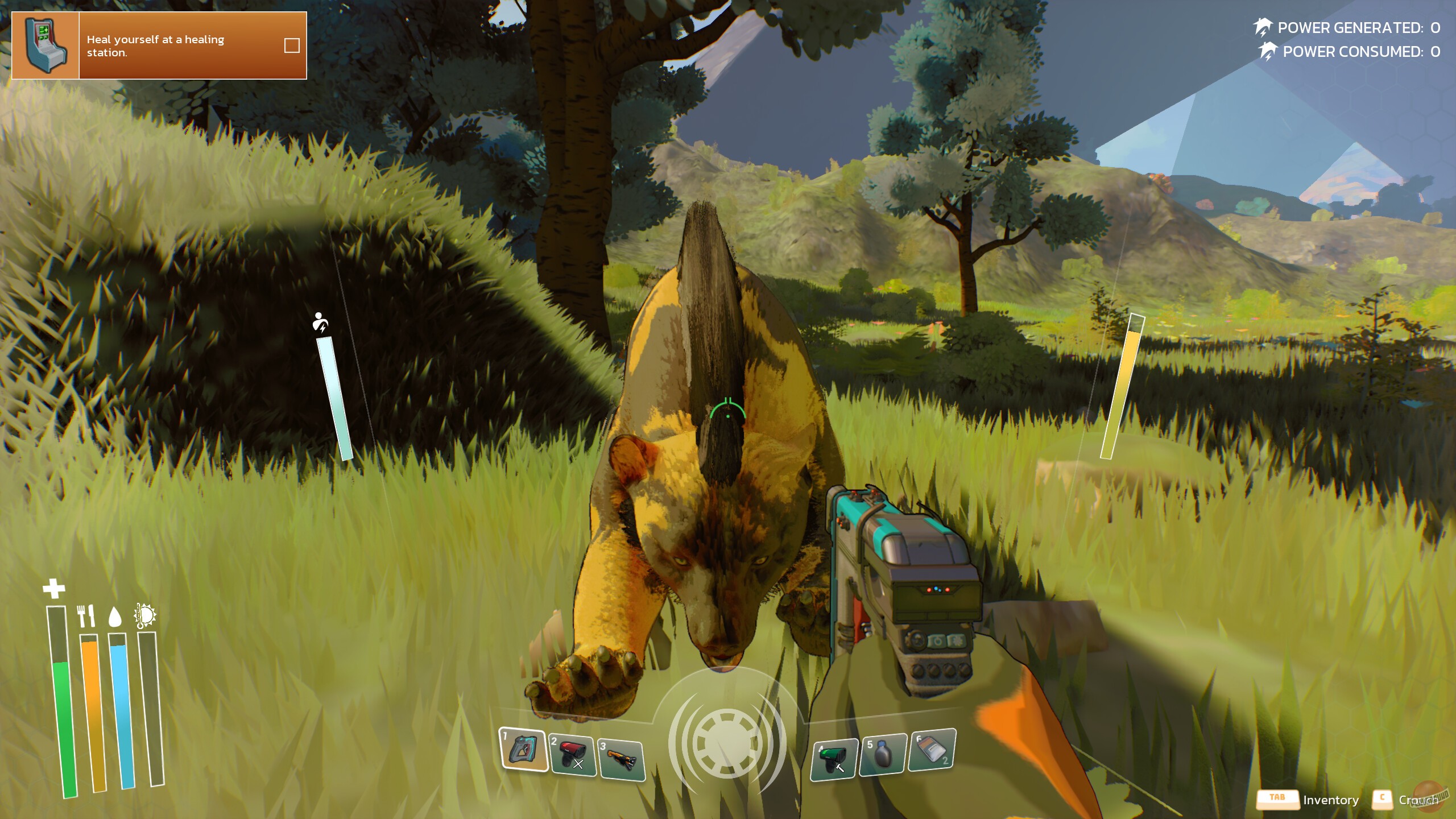Select the pistol in hotbar slot 1

click(x=523, y=750)
